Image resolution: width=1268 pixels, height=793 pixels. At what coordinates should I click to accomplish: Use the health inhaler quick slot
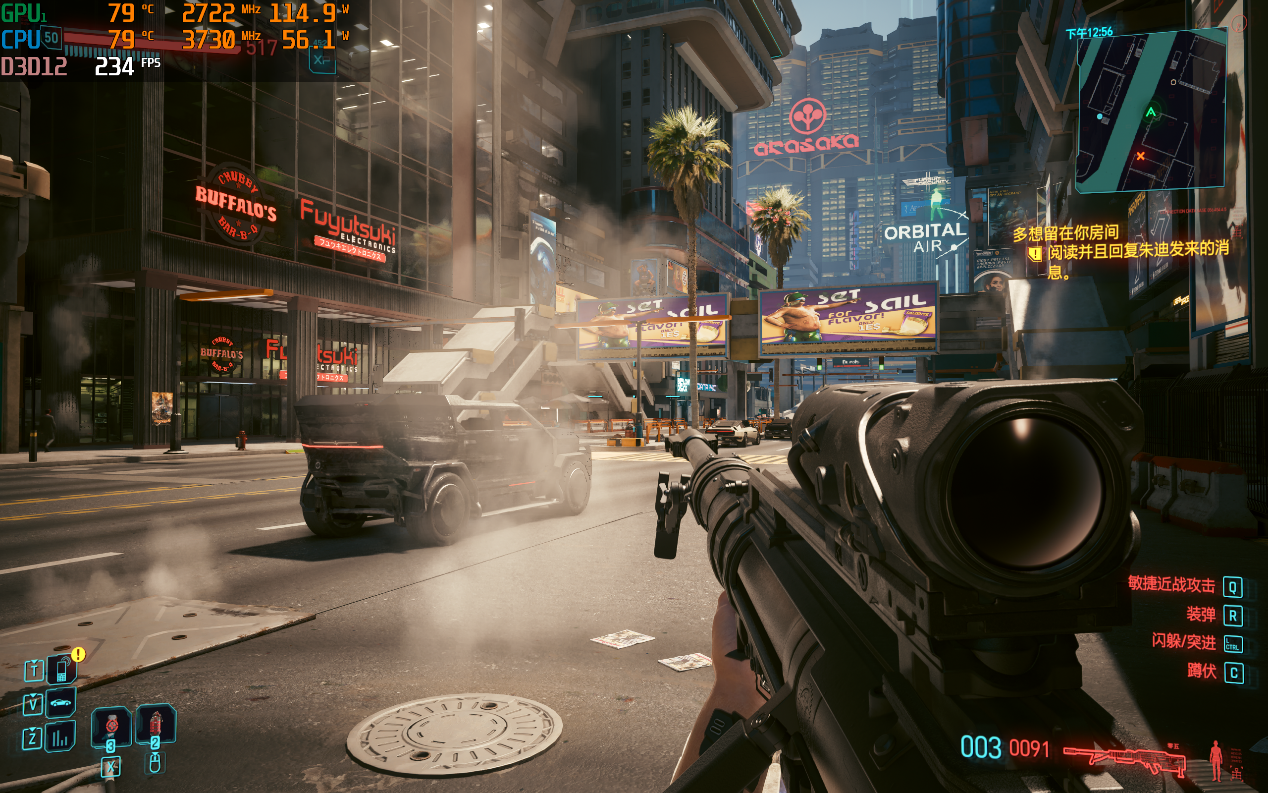tap(110, 726)
